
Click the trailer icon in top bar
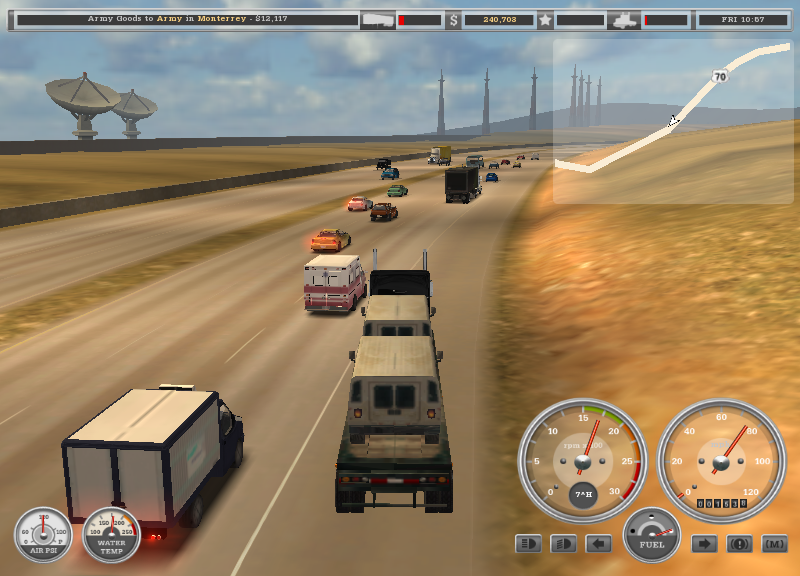pyautogui.click(x=378, y=19)
